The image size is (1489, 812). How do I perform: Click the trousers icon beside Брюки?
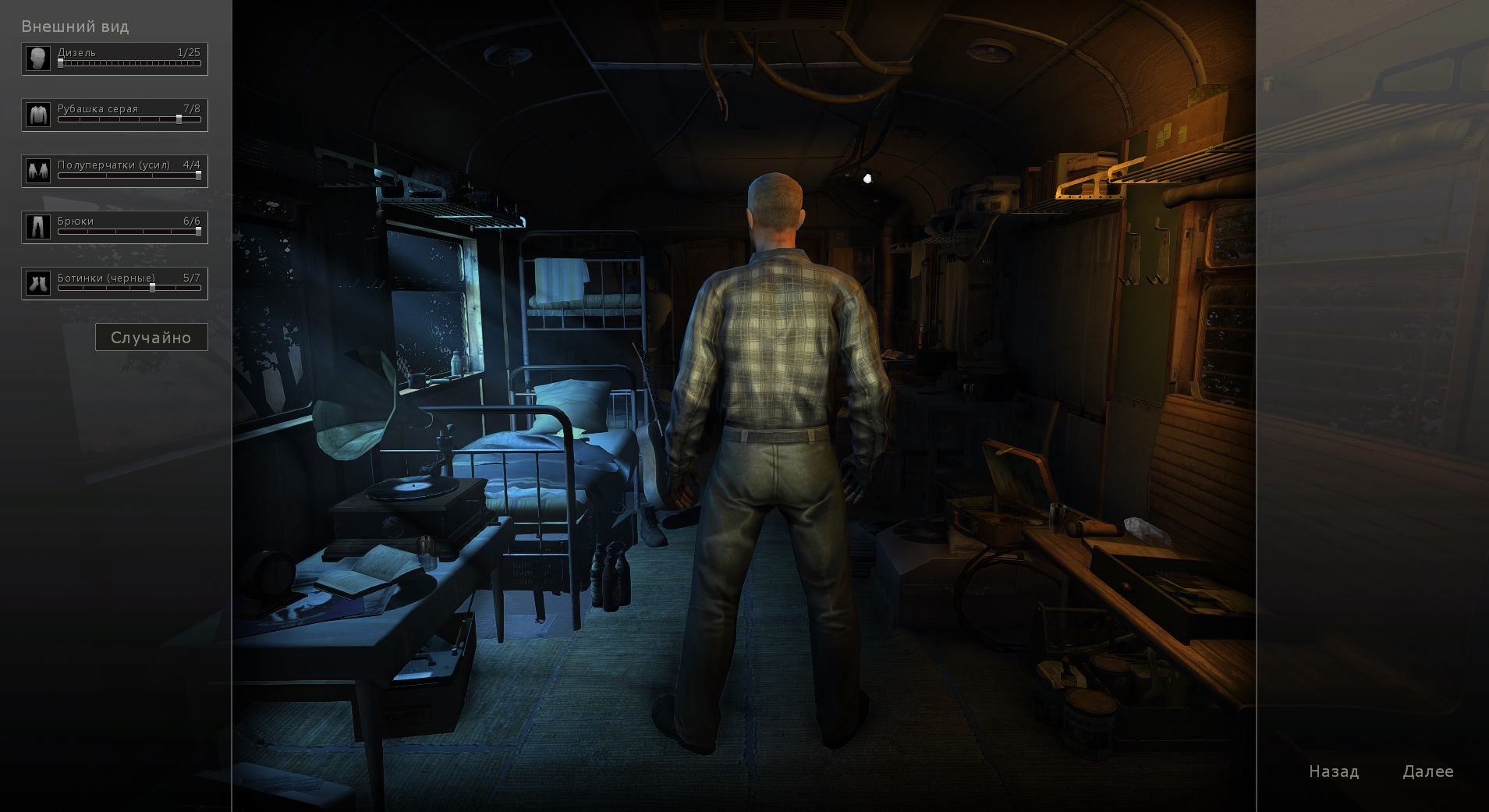(37, 227)
